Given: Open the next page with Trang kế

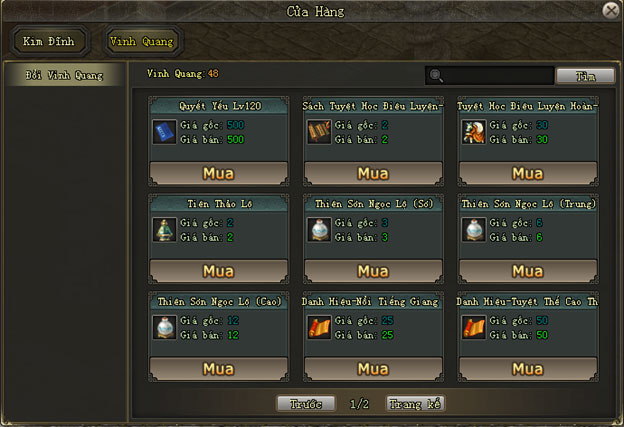Looking at the screenshot, I should (x=414, y=404).
